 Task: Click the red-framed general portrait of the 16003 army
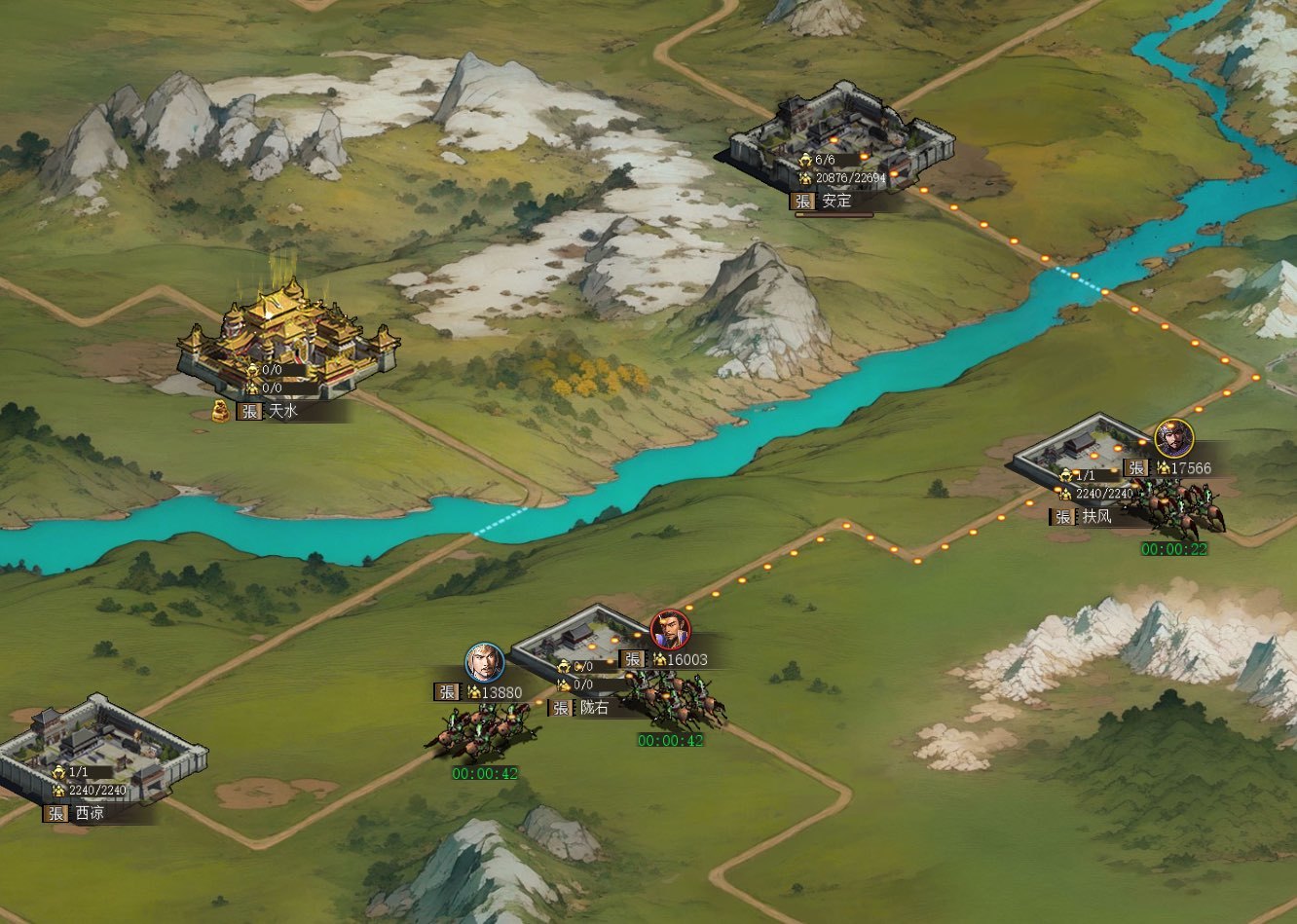(670, 630)
